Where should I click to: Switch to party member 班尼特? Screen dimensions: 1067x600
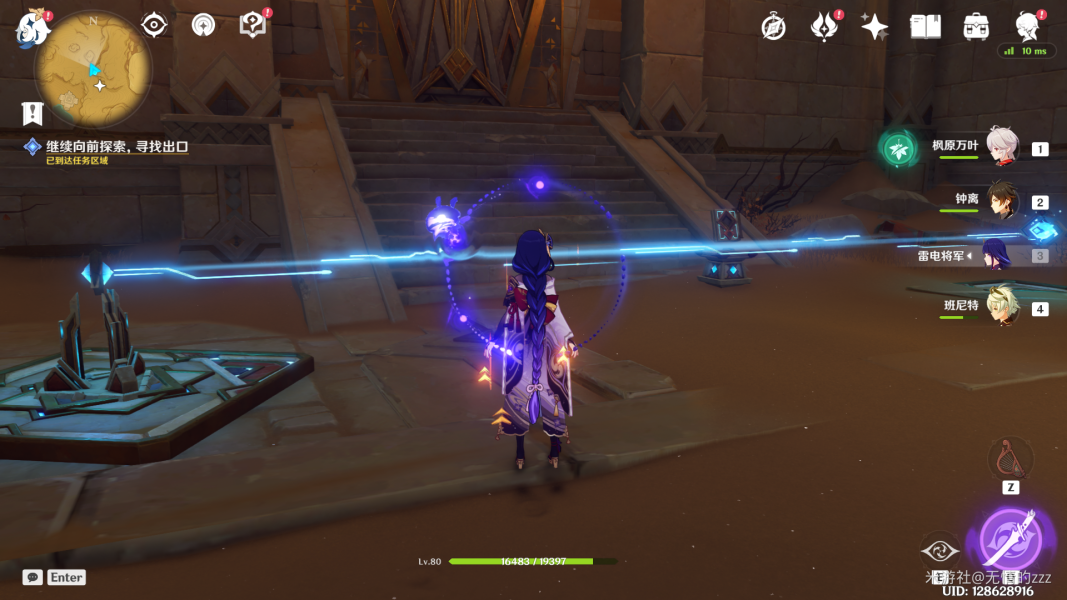click(x=1001, y=307)
